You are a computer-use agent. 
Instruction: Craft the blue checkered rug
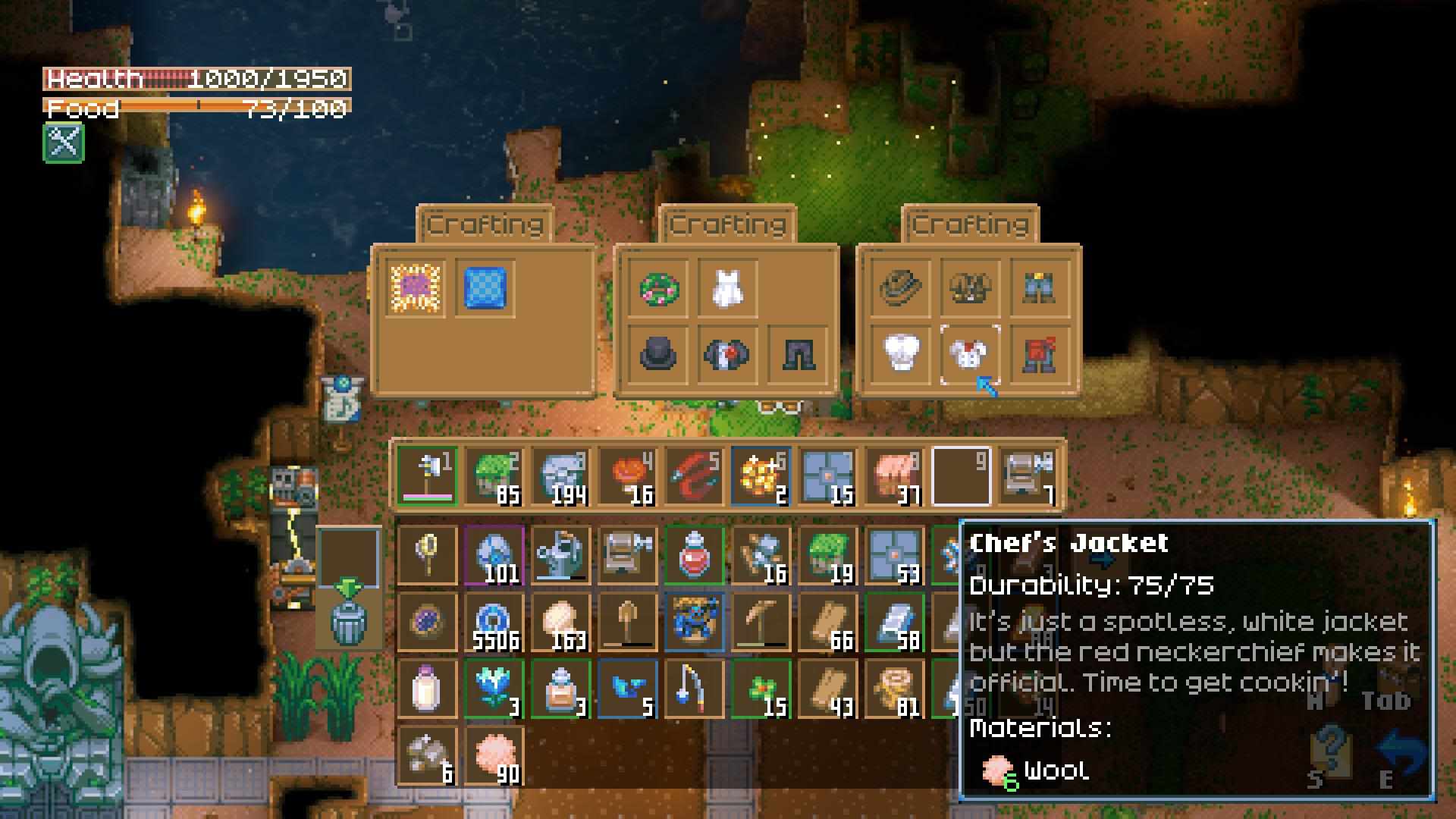pos(485,288)
